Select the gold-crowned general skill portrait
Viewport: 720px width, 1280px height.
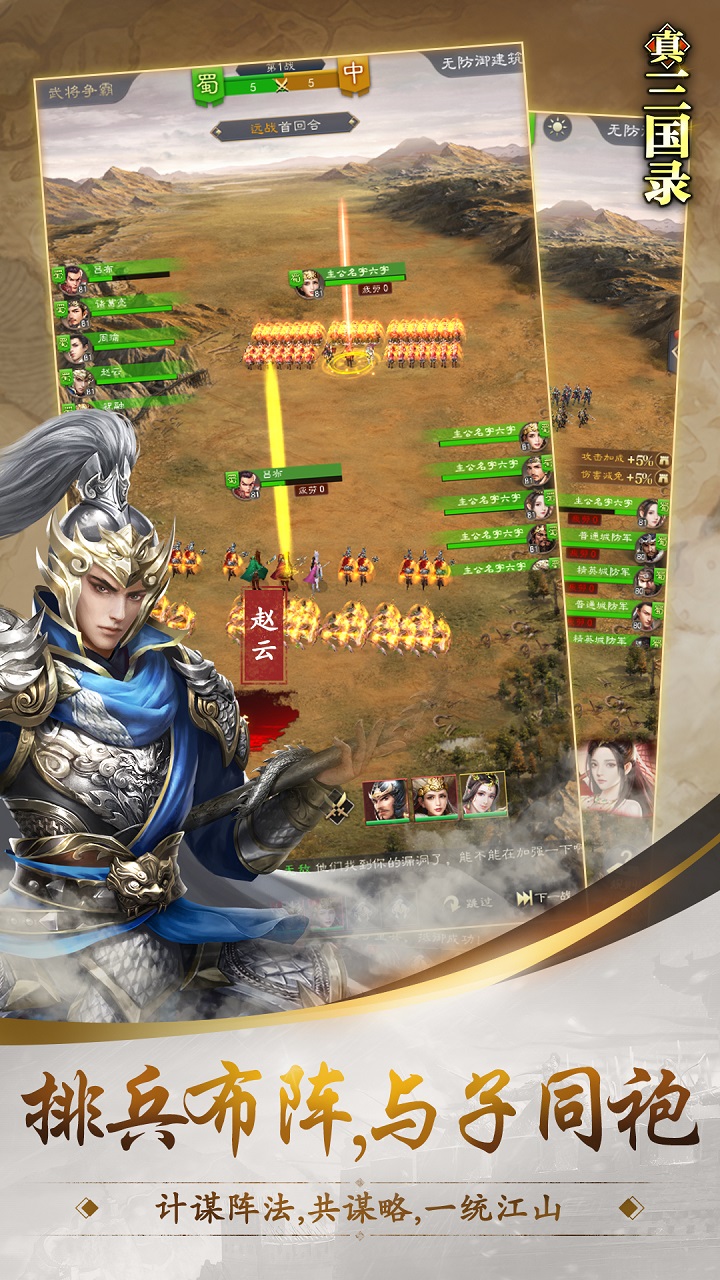435,797
